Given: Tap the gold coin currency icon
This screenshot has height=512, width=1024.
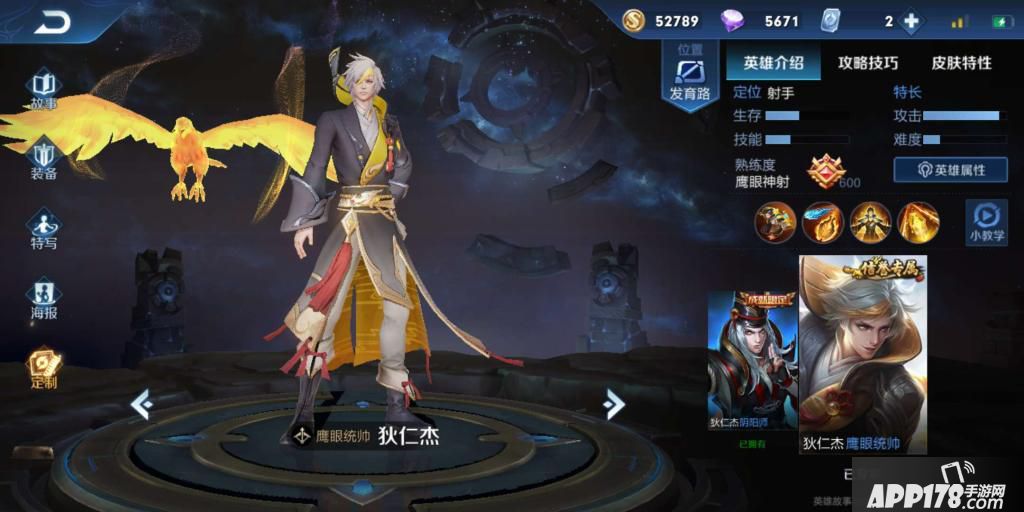Looking at the screenshot, I should point(633,21).
